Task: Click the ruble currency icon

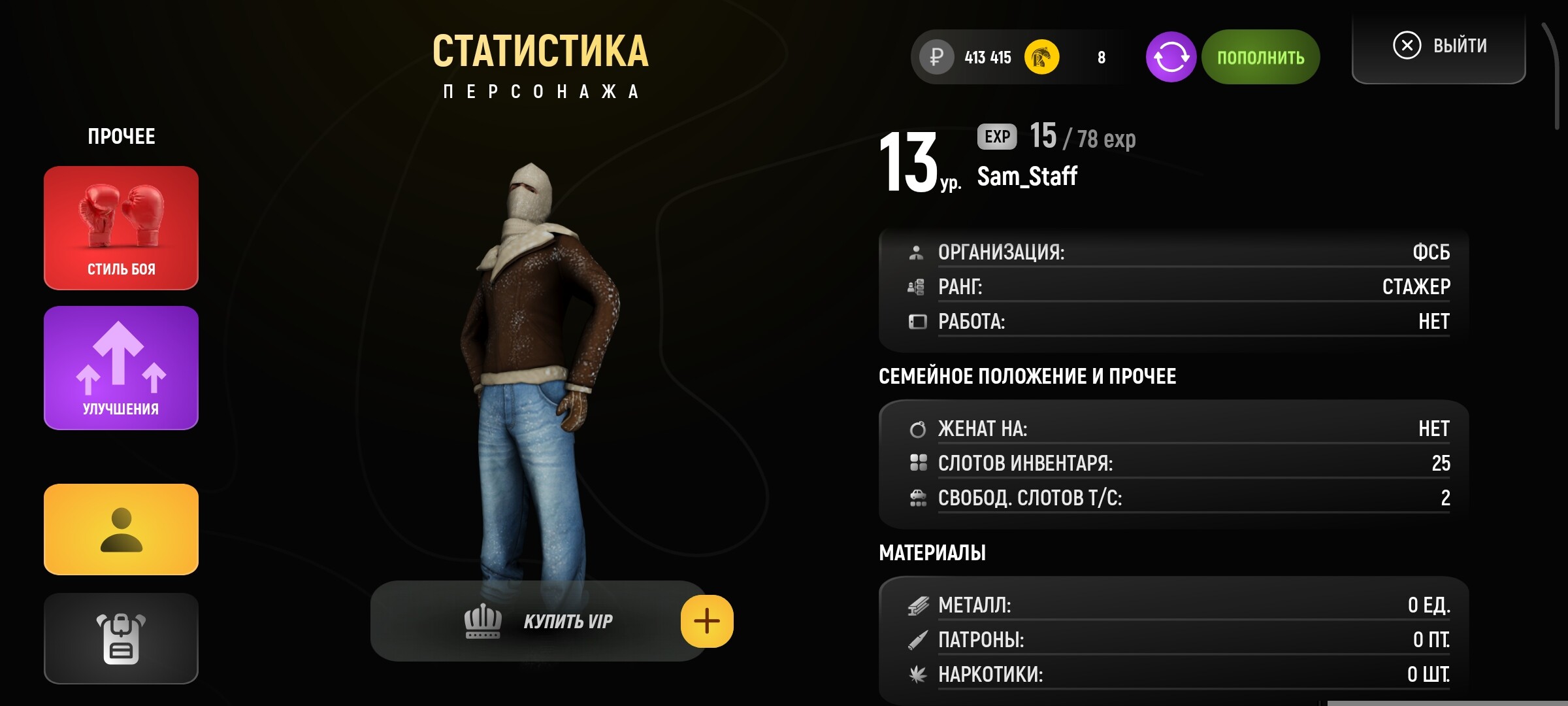Action: pyautogui.click(x=937, y=57)
